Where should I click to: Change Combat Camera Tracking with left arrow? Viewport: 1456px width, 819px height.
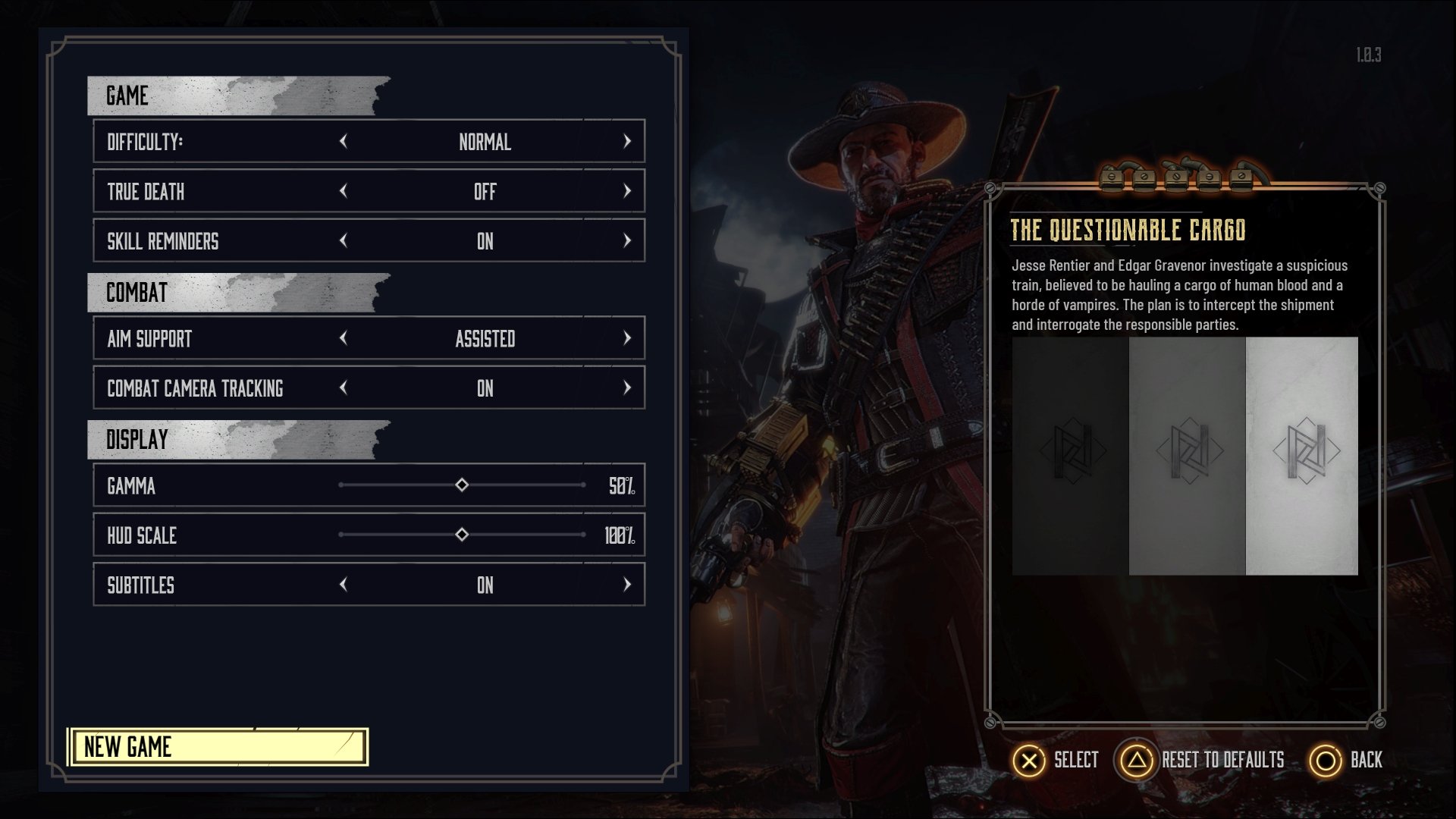point(344,388)
